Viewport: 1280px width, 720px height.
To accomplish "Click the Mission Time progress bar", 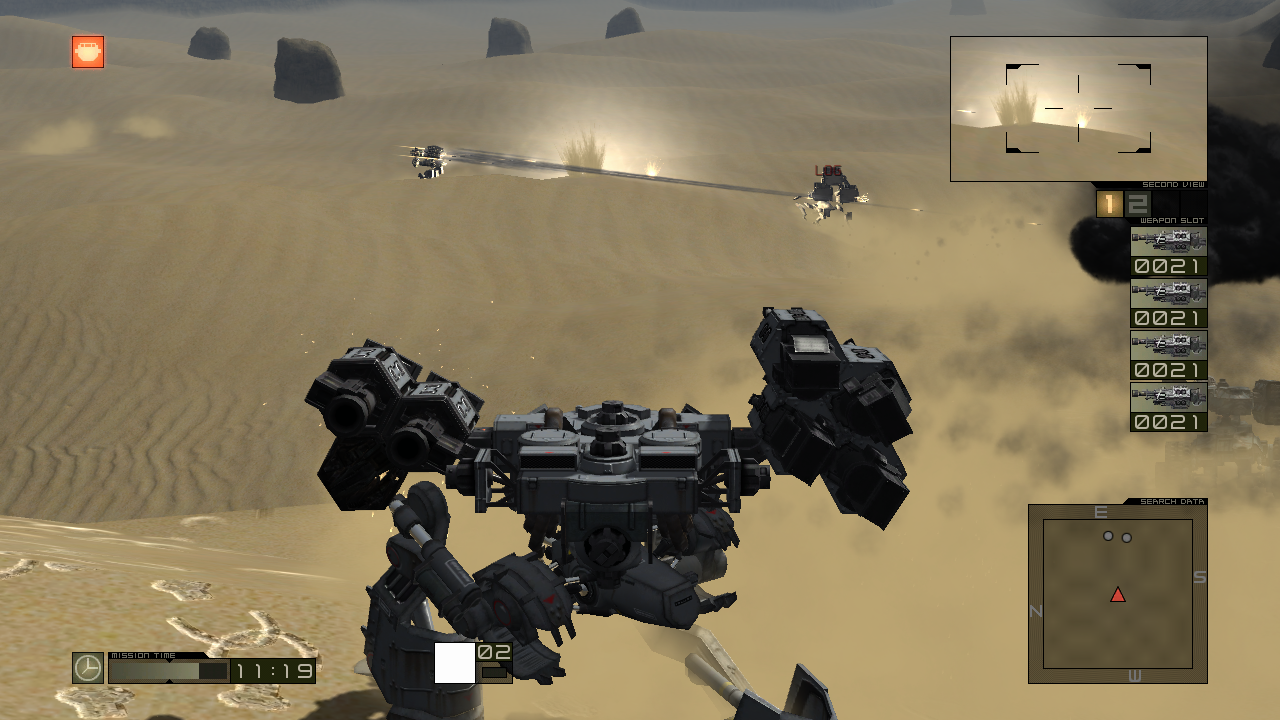I will pyautogui.click(x=170, y=672).
